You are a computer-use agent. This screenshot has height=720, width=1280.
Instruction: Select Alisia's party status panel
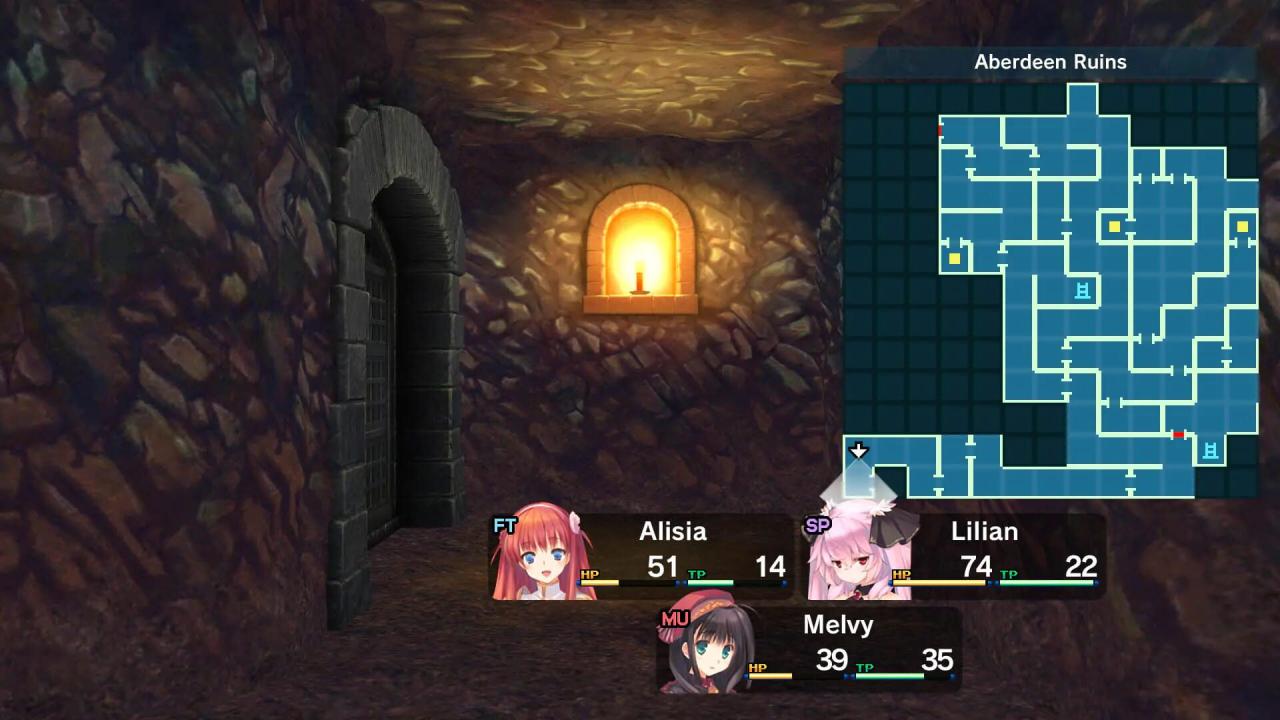click(x=641, y=557)
